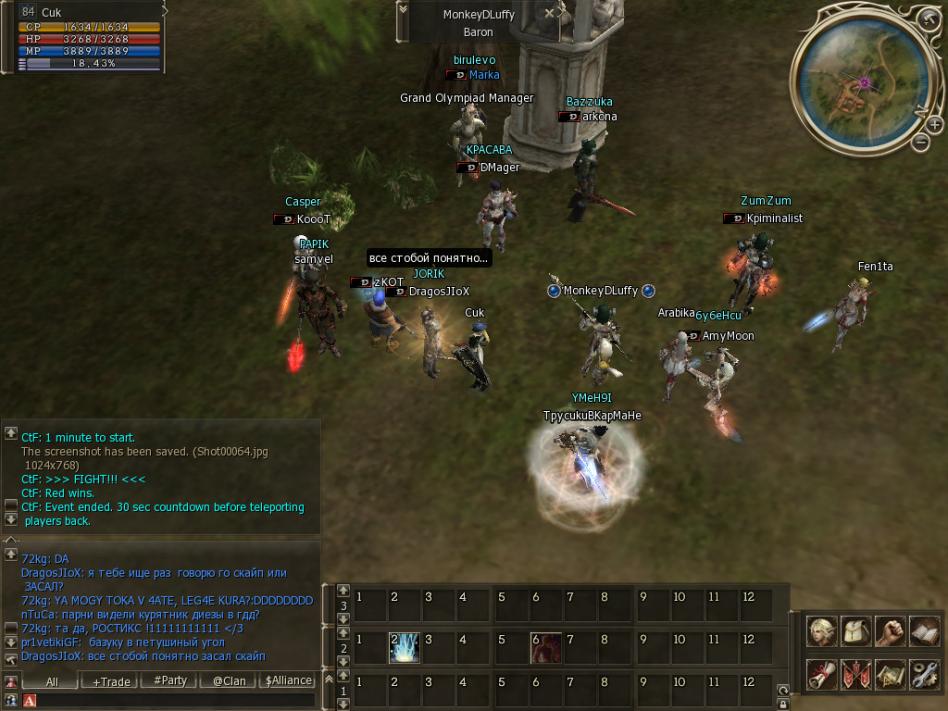Open the red clan banners icon

(856, 675)
